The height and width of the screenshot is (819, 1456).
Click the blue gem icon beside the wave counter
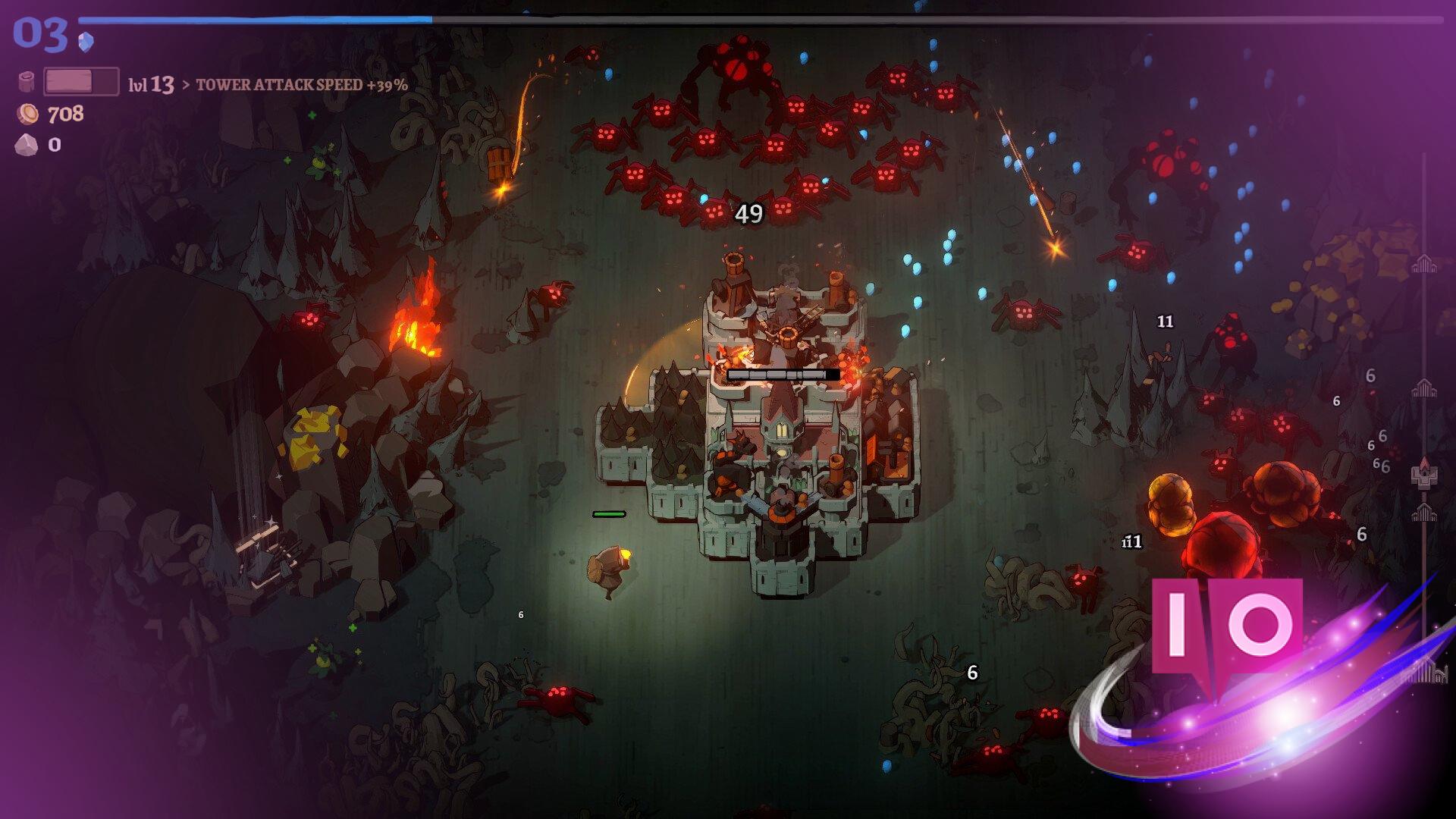point(86,42)
